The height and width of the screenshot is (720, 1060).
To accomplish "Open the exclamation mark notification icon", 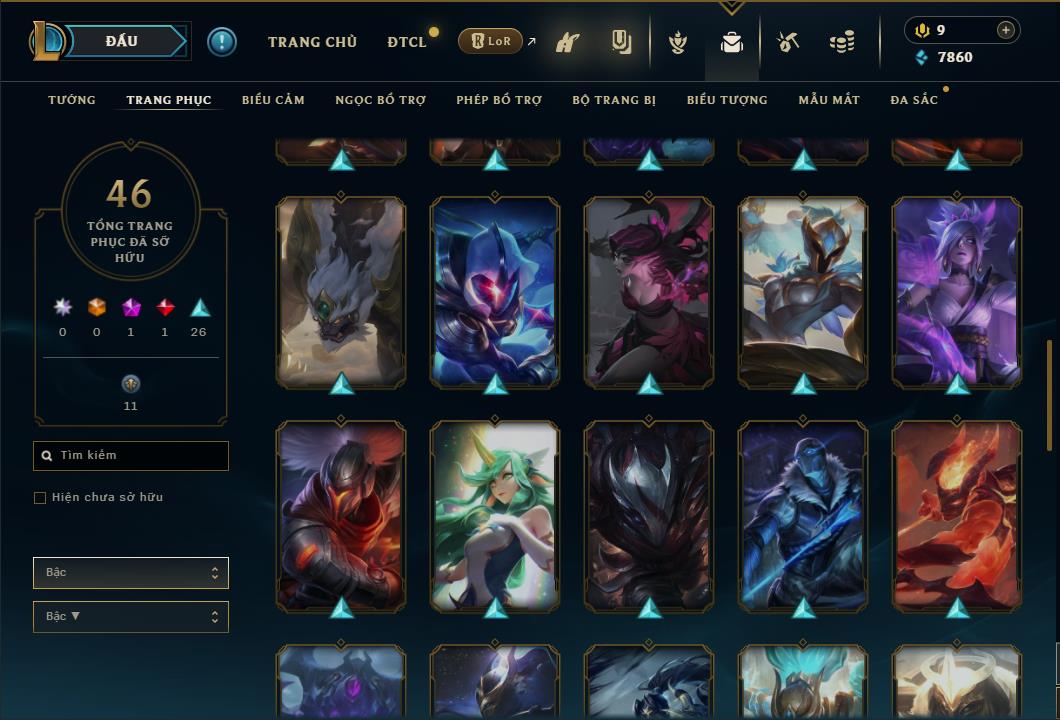I will (222, 42).
